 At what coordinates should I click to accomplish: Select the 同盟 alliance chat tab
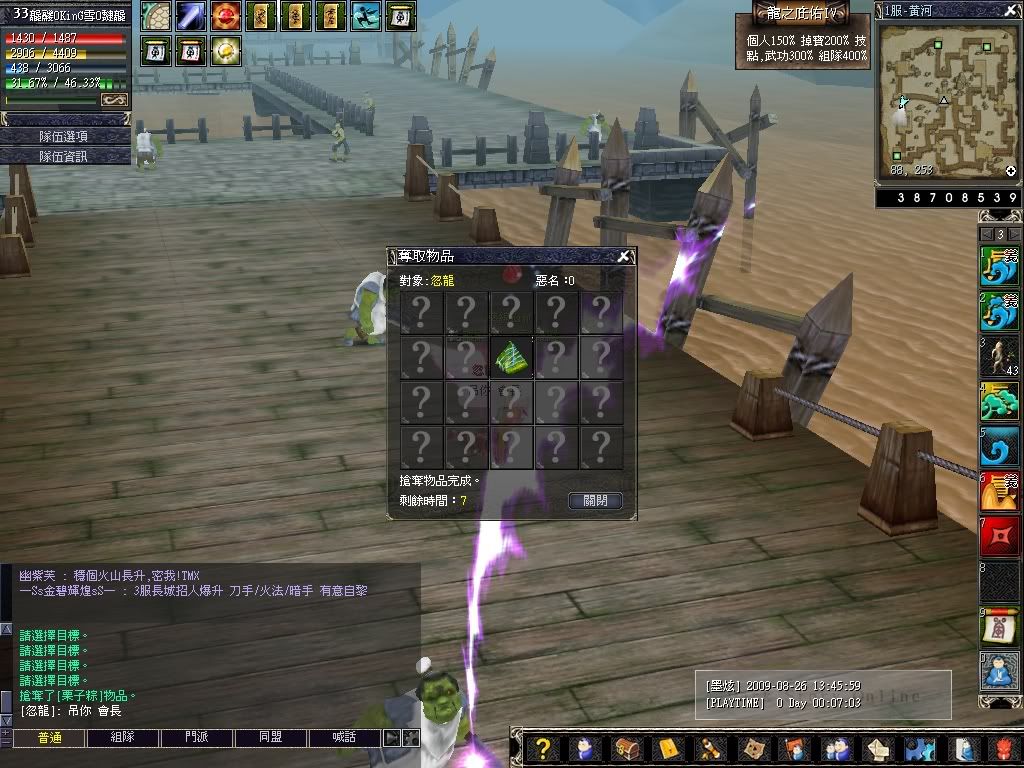(270, 738)
